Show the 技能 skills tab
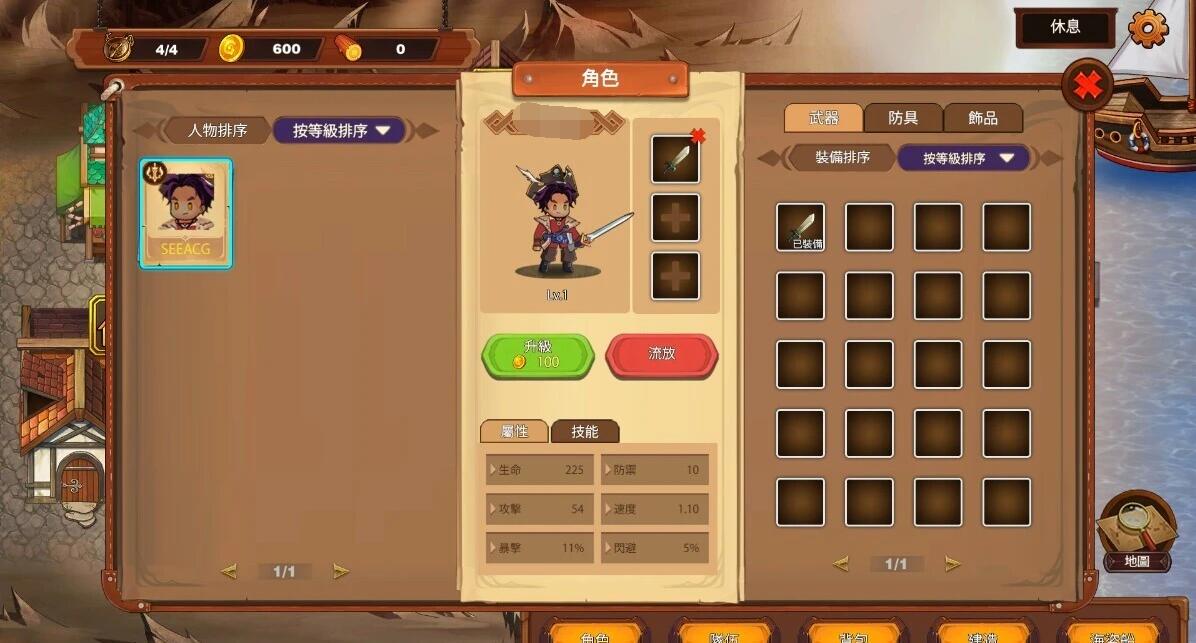Viewport: 1196px width, 643px height. point(585,431)
